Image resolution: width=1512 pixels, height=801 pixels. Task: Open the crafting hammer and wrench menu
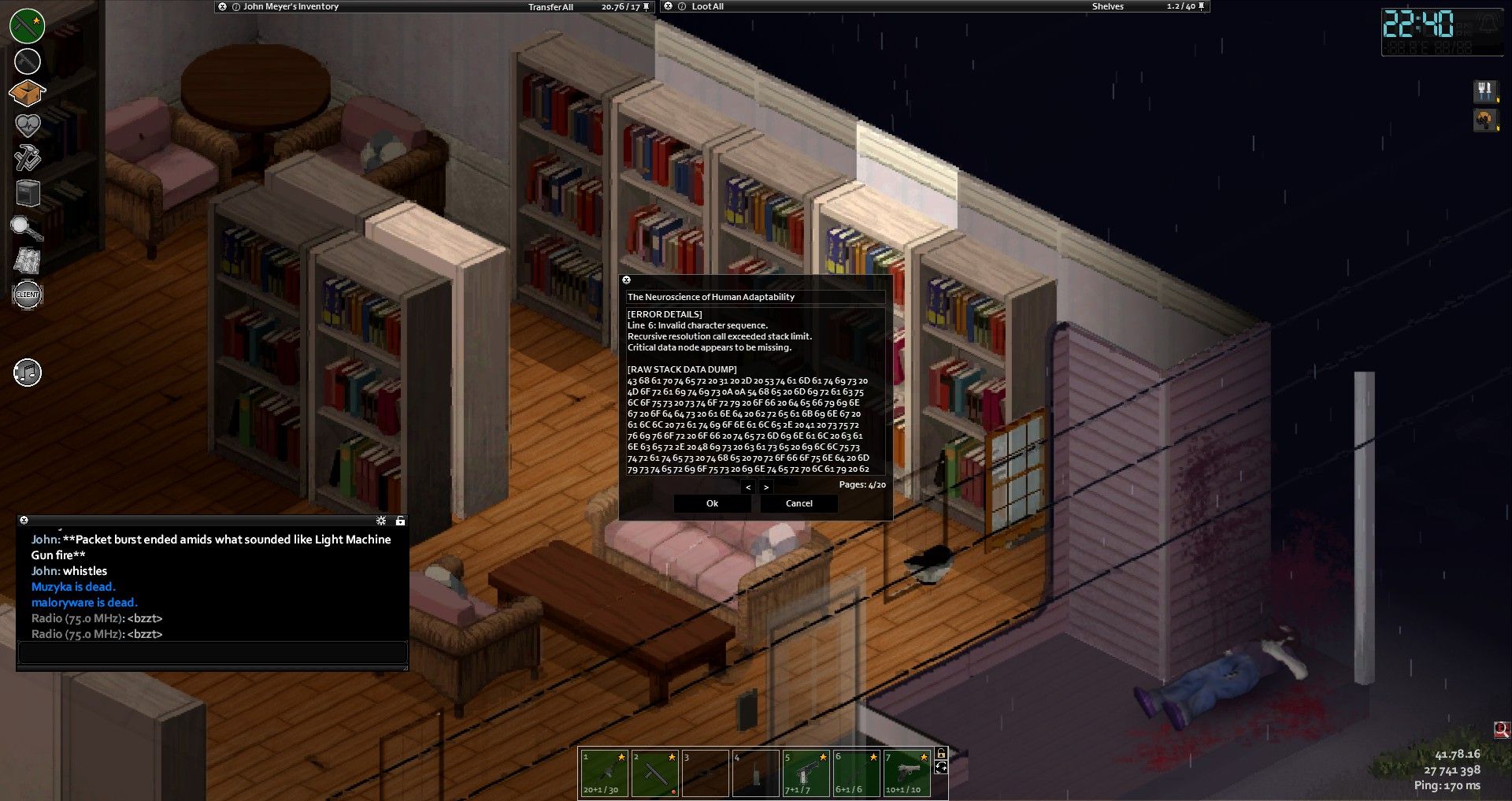click(x=28, y=158)
